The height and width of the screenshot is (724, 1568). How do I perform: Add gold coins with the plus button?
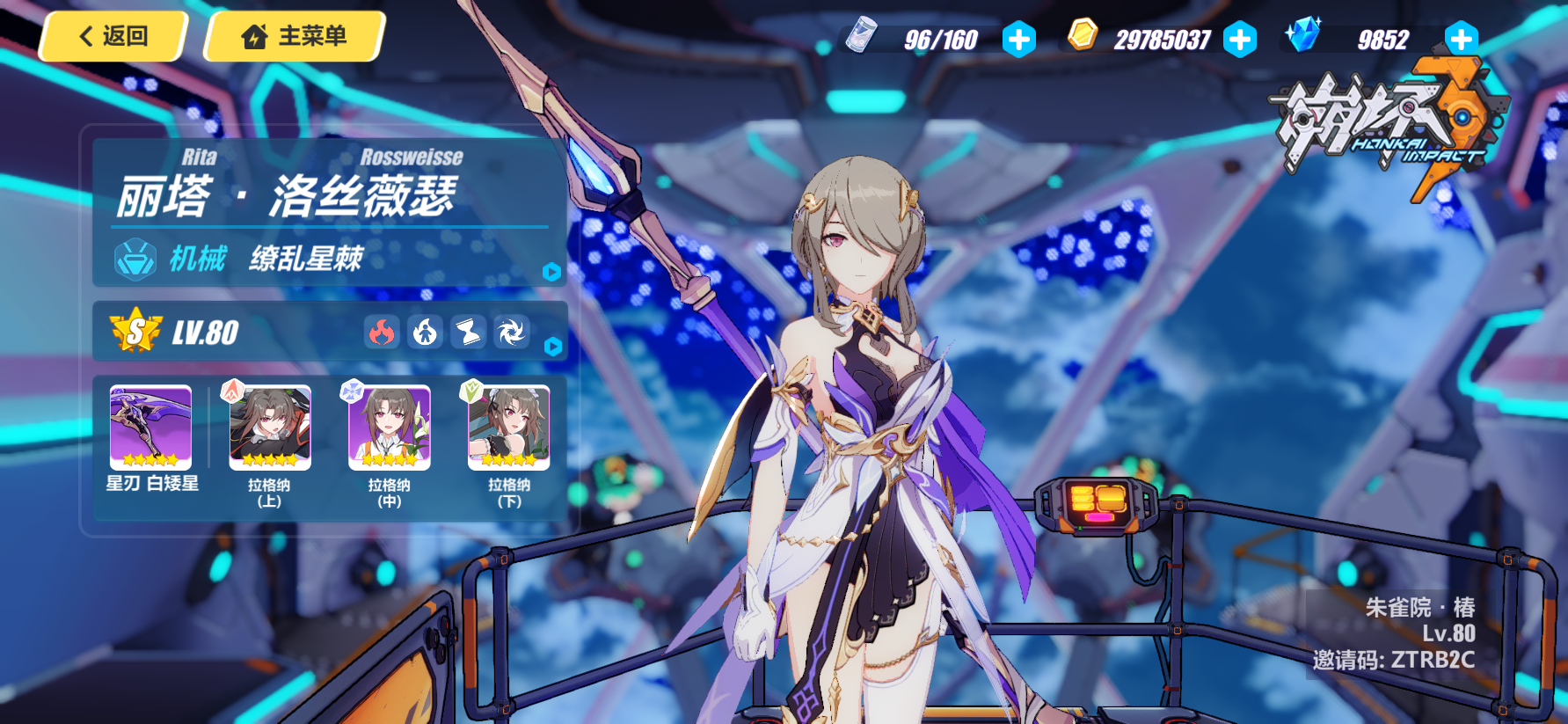click(1240, 40)
